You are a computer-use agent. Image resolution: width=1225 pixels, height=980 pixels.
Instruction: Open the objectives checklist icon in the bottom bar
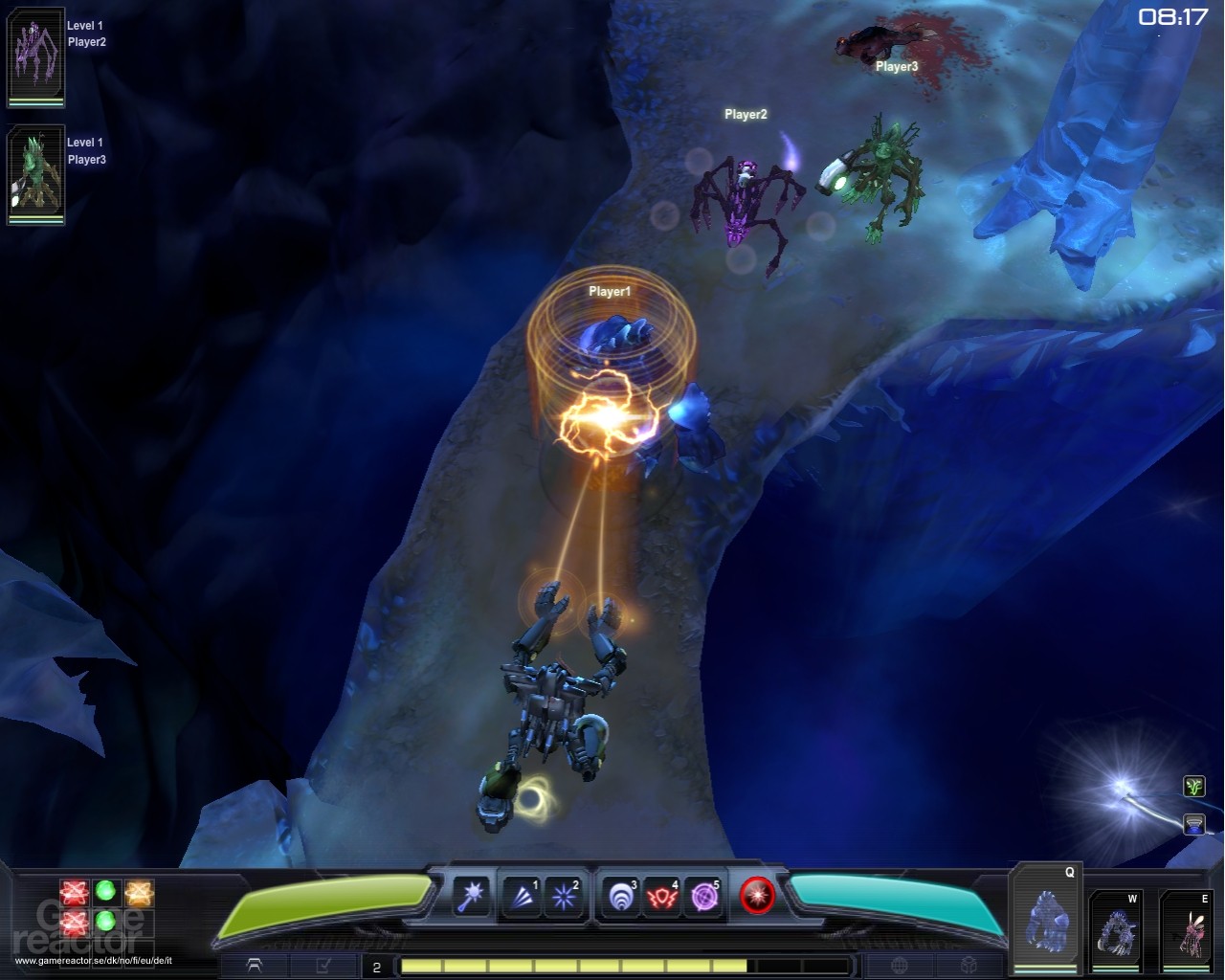click(323, 966)
